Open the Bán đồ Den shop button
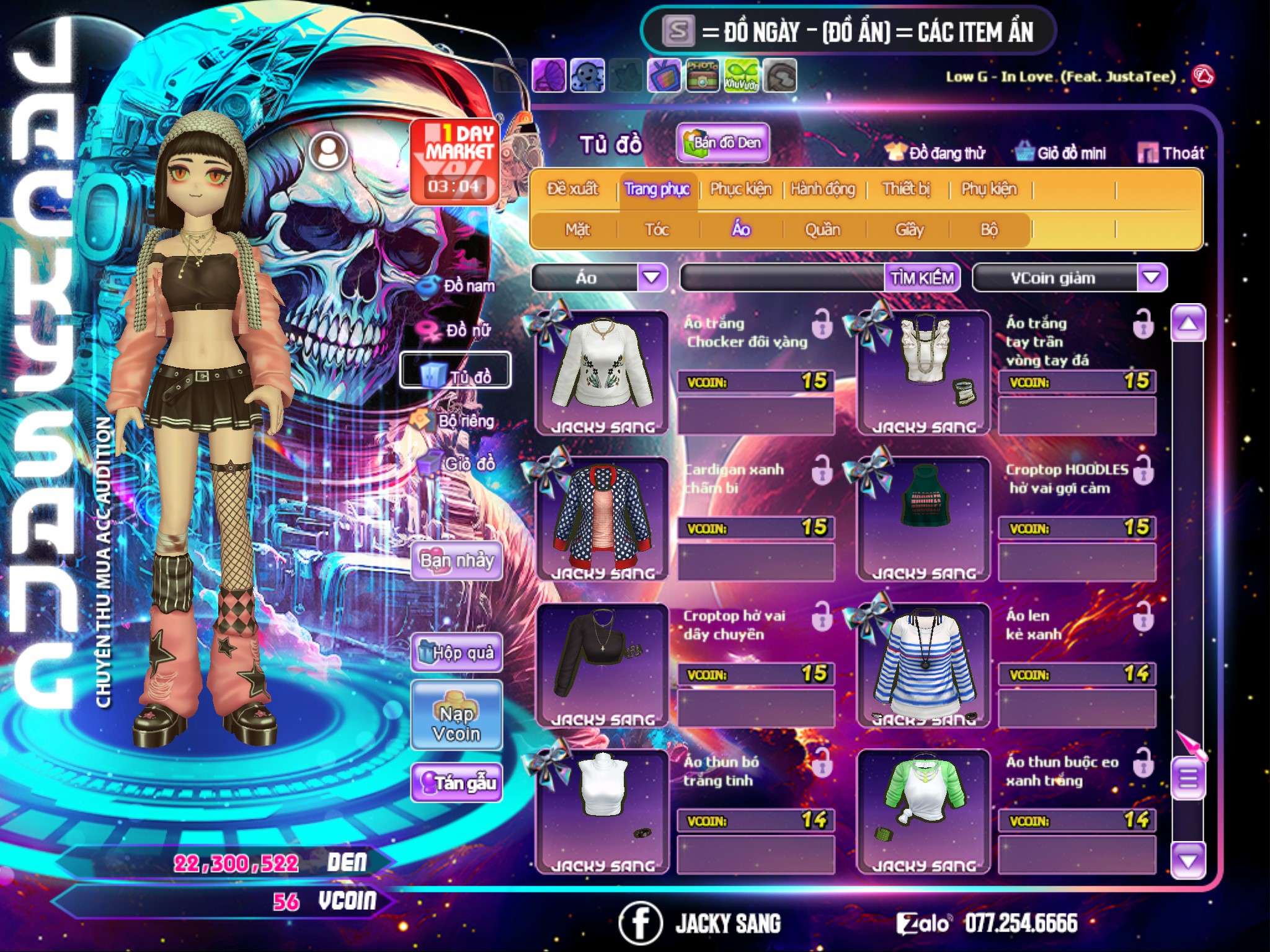This screenshot has height=952, width=1270. (722, 143)
